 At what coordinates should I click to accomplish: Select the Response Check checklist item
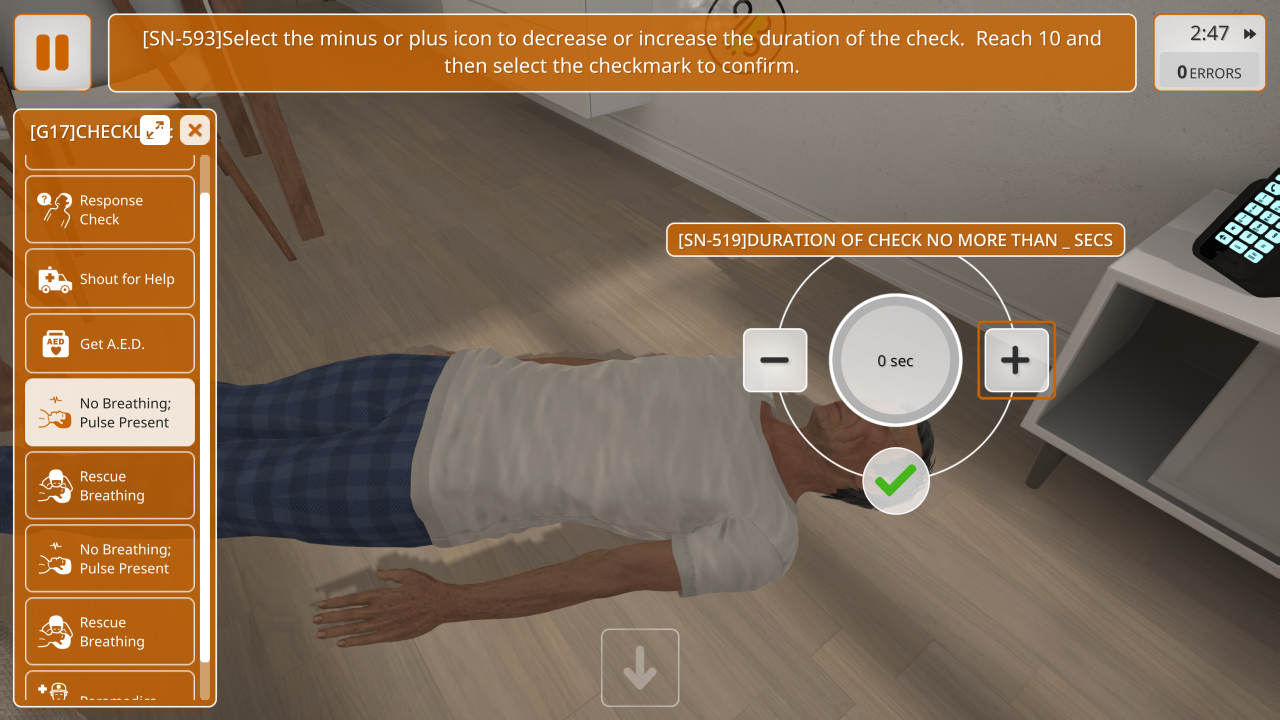coord(110,210)
